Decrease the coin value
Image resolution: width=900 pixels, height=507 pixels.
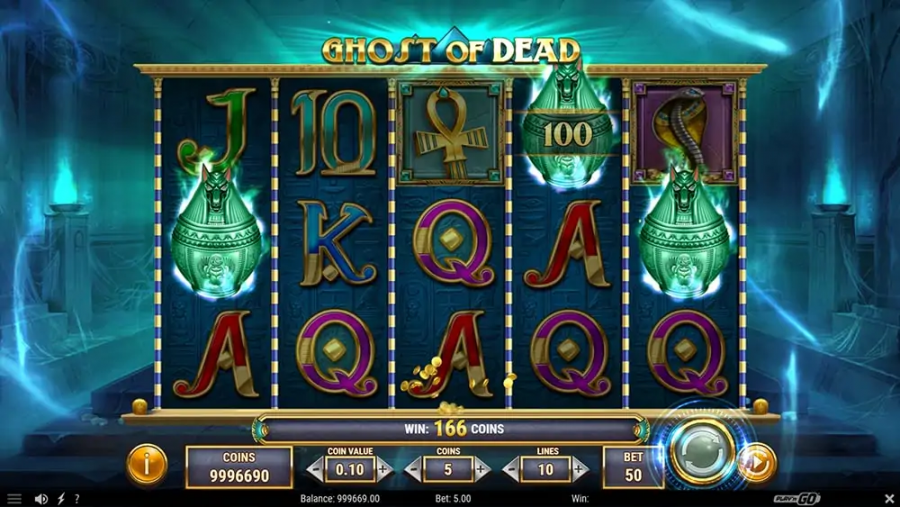point(316,469)
